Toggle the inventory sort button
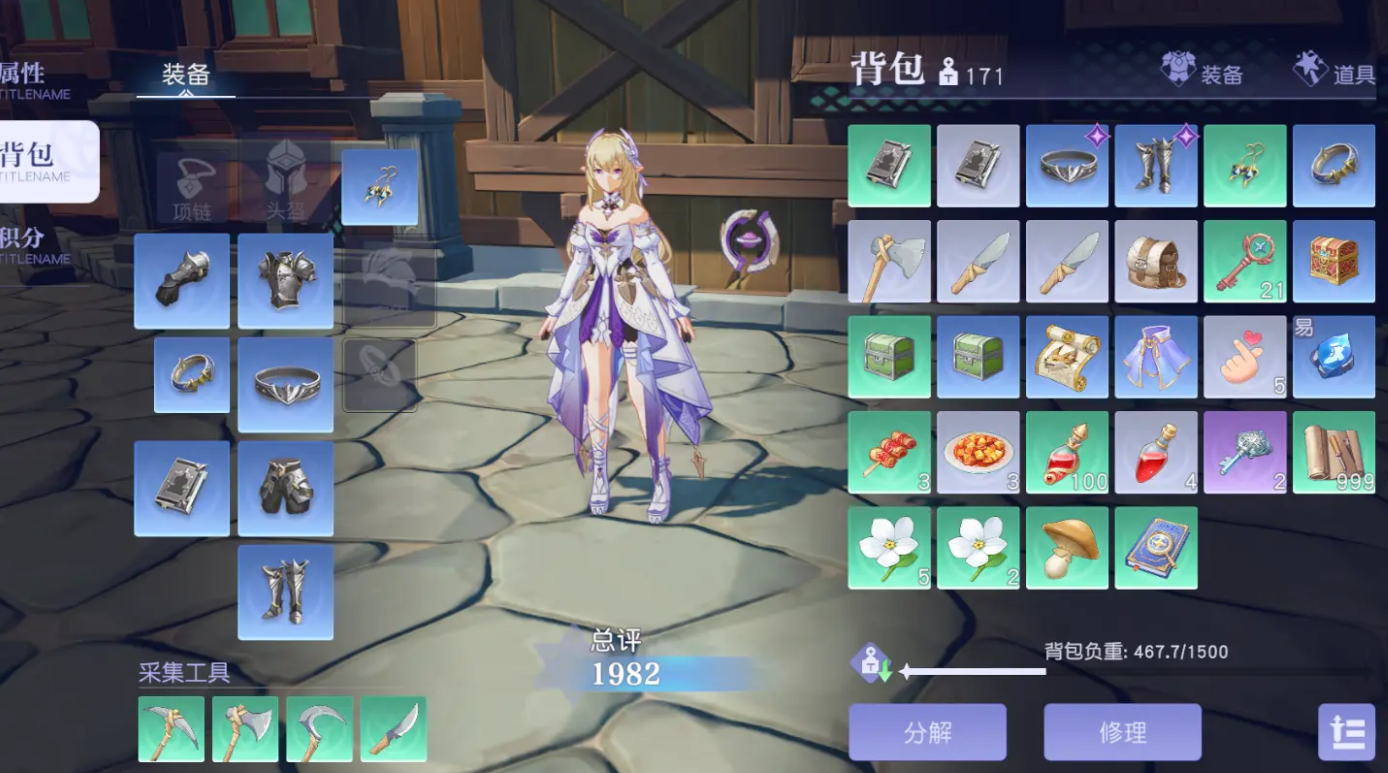The width and height of the screenshot is (1388, 773). (1346, 732)
